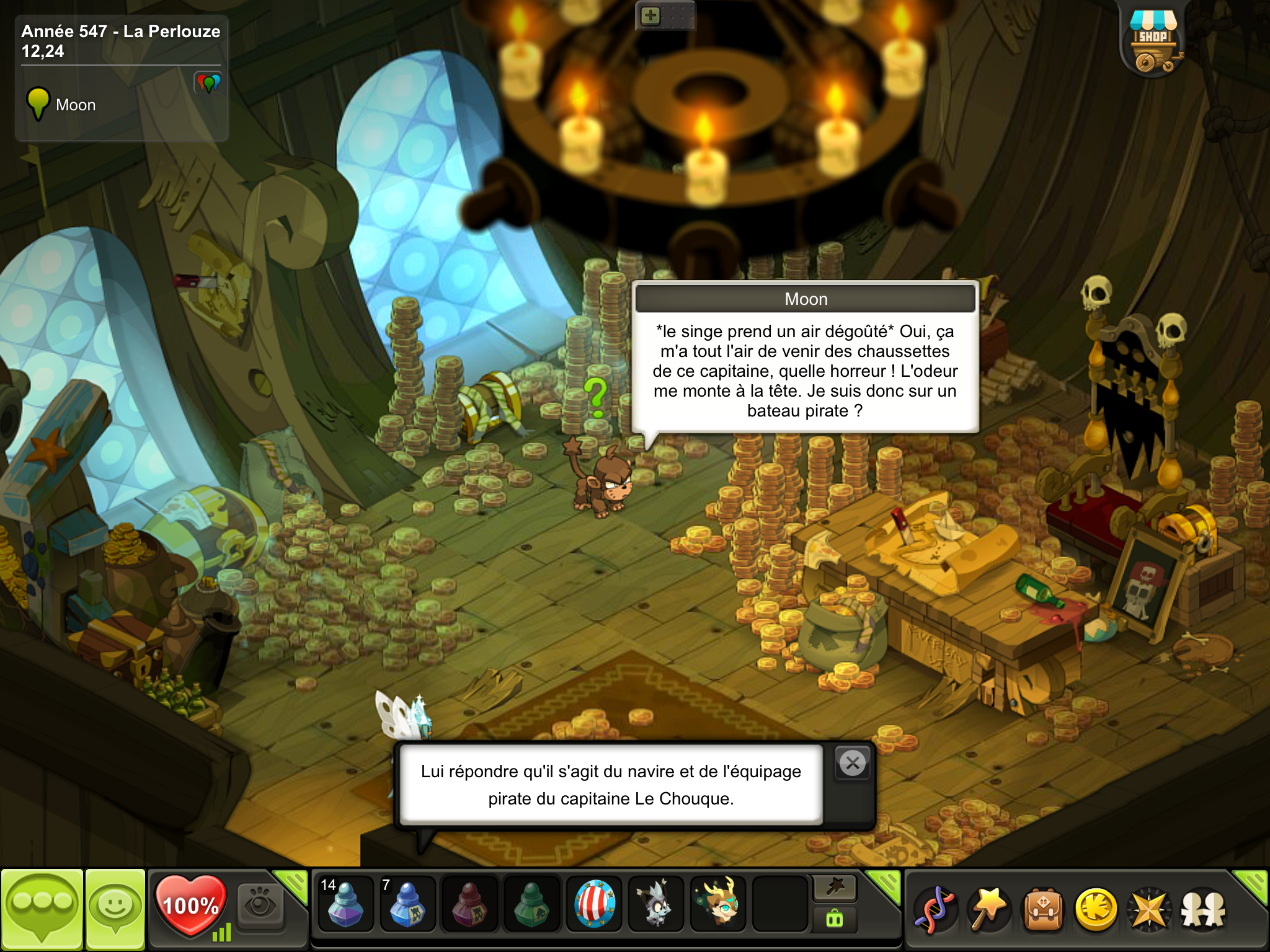Select the green house potion slot
This screenshot has height=952, width=1270.
531,905
